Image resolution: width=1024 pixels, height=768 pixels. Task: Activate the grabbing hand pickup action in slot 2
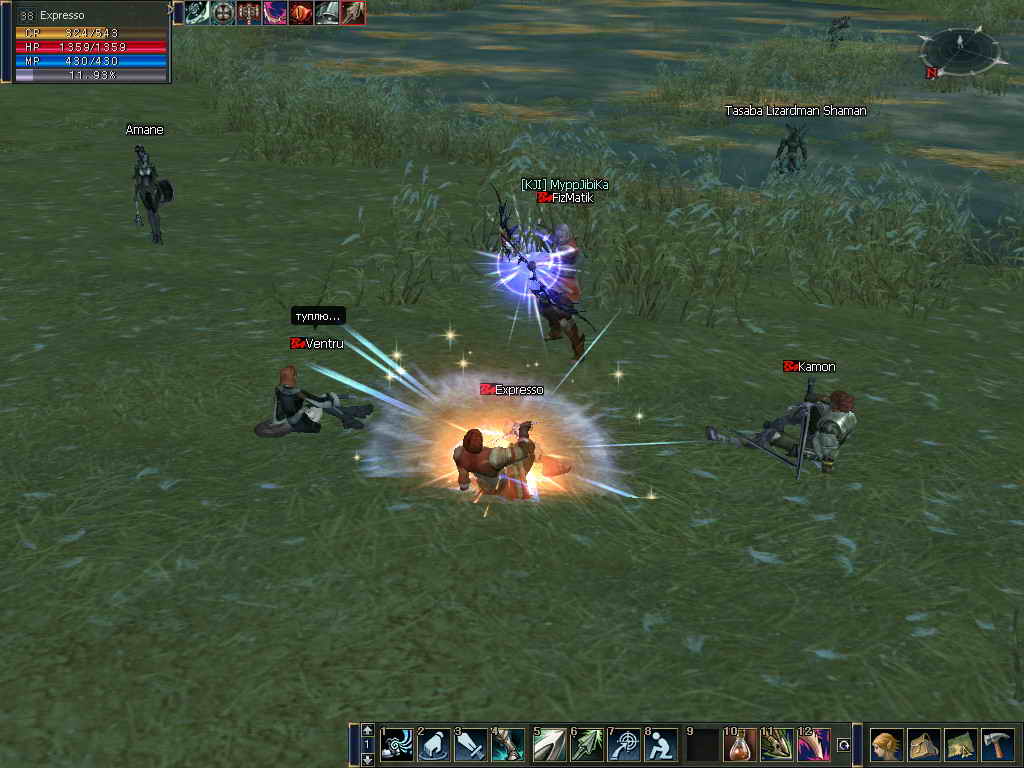[x=434, y=745]
